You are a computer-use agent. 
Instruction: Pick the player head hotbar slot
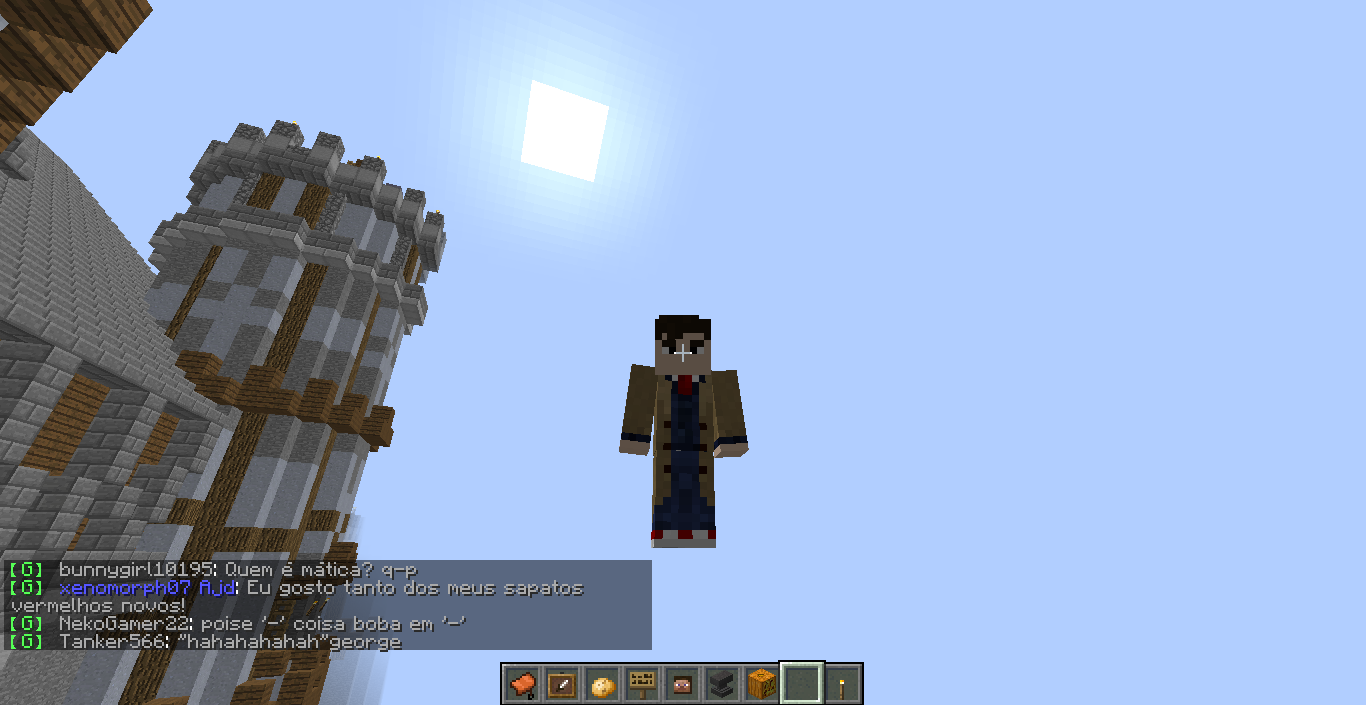tap(682, 685)
